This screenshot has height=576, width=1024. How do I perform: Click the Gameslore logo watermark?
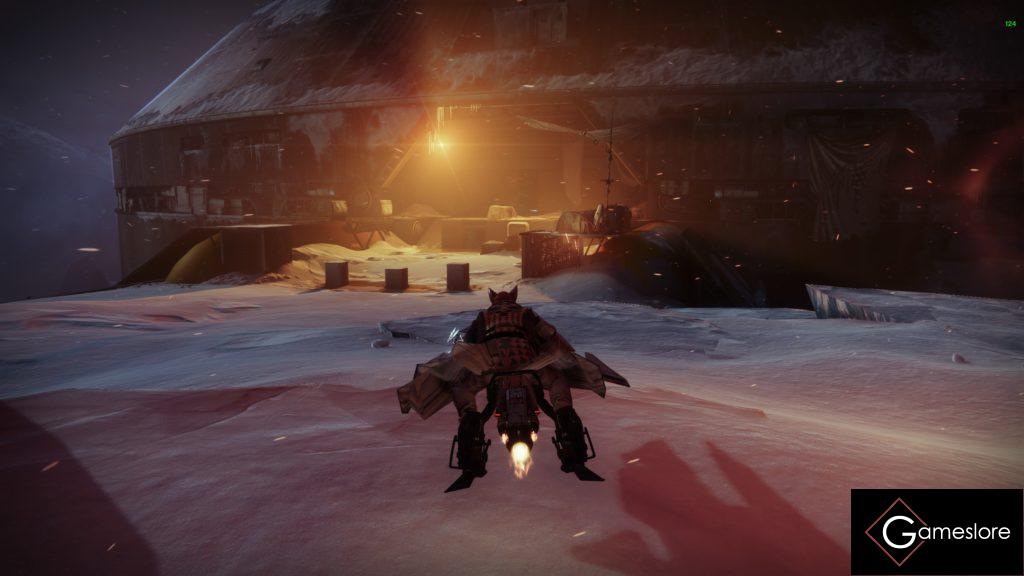[936, 532]
